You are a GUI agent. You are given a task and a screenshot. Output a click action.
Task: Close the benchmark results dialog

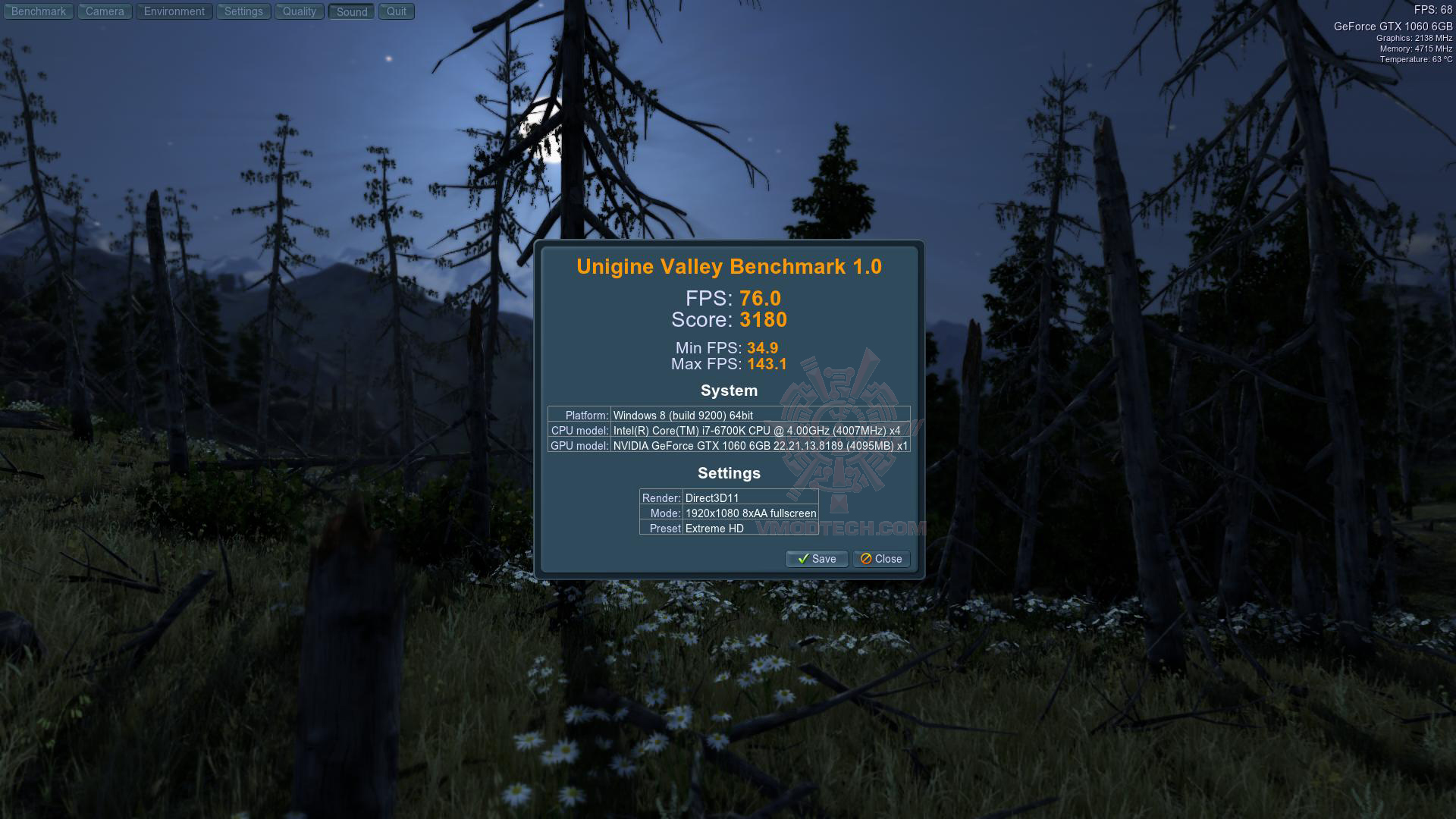tap(881, 559)
